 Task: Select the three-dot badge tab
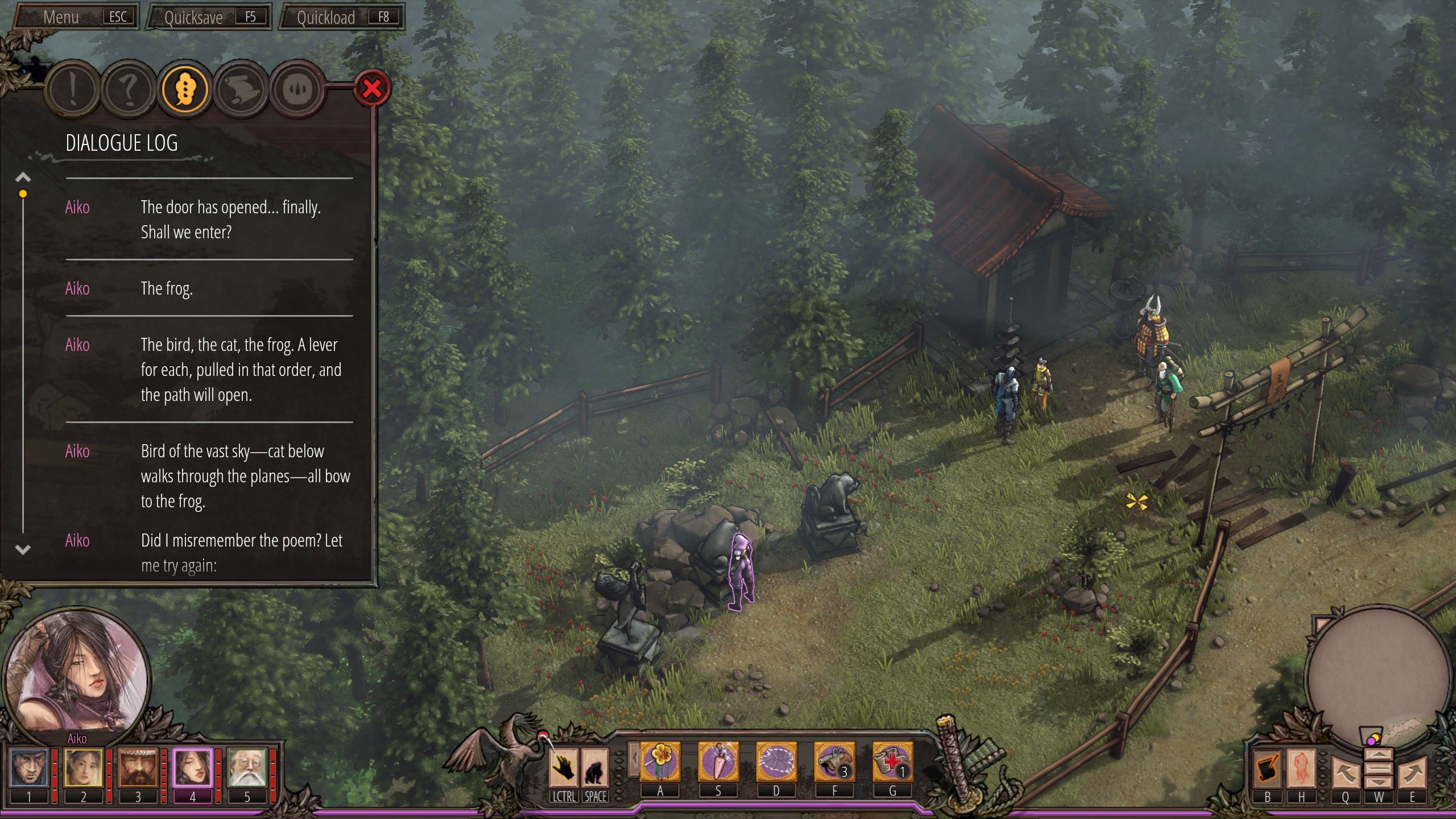185,89
